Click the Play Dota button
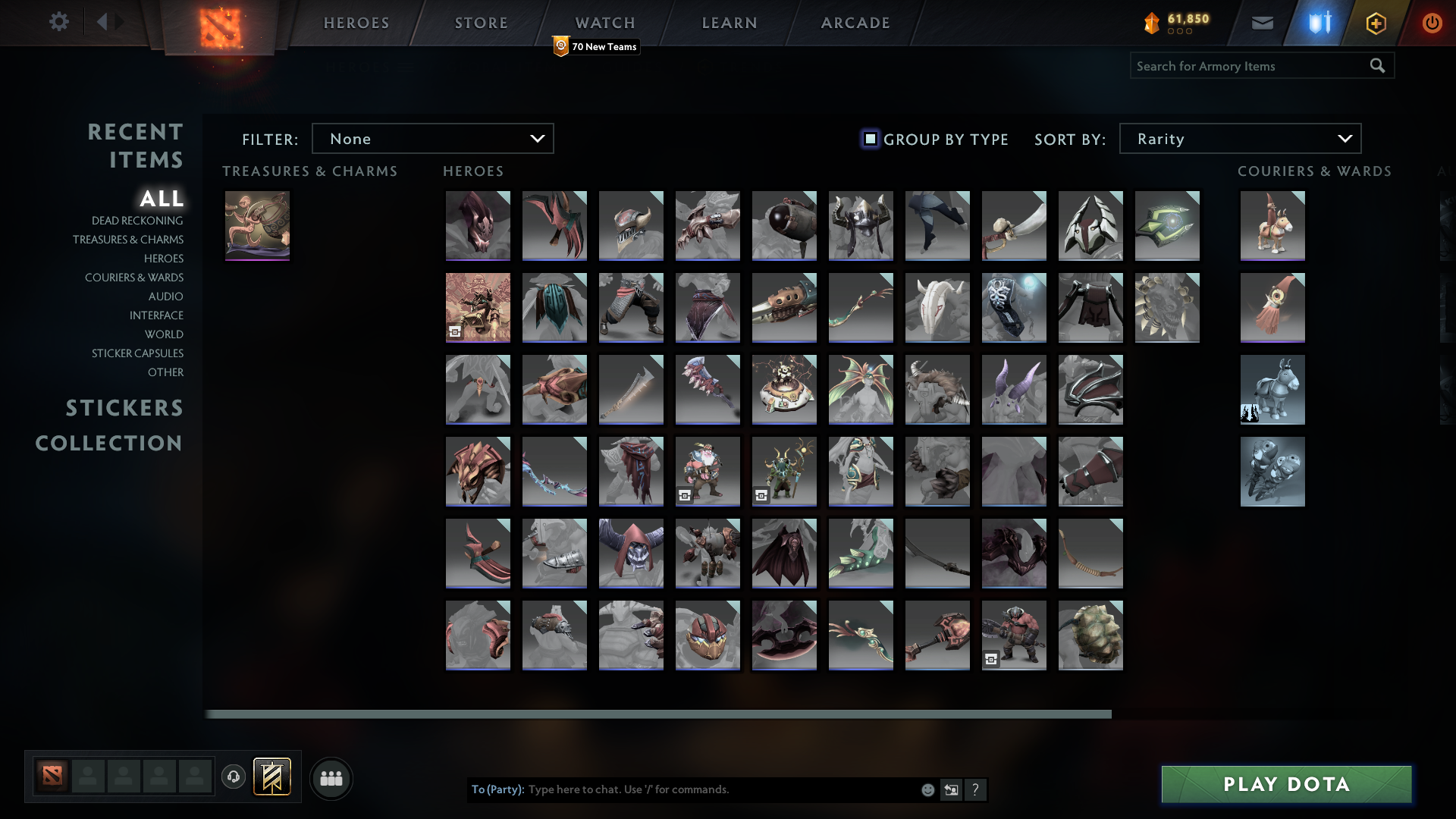 (1285, 784)
